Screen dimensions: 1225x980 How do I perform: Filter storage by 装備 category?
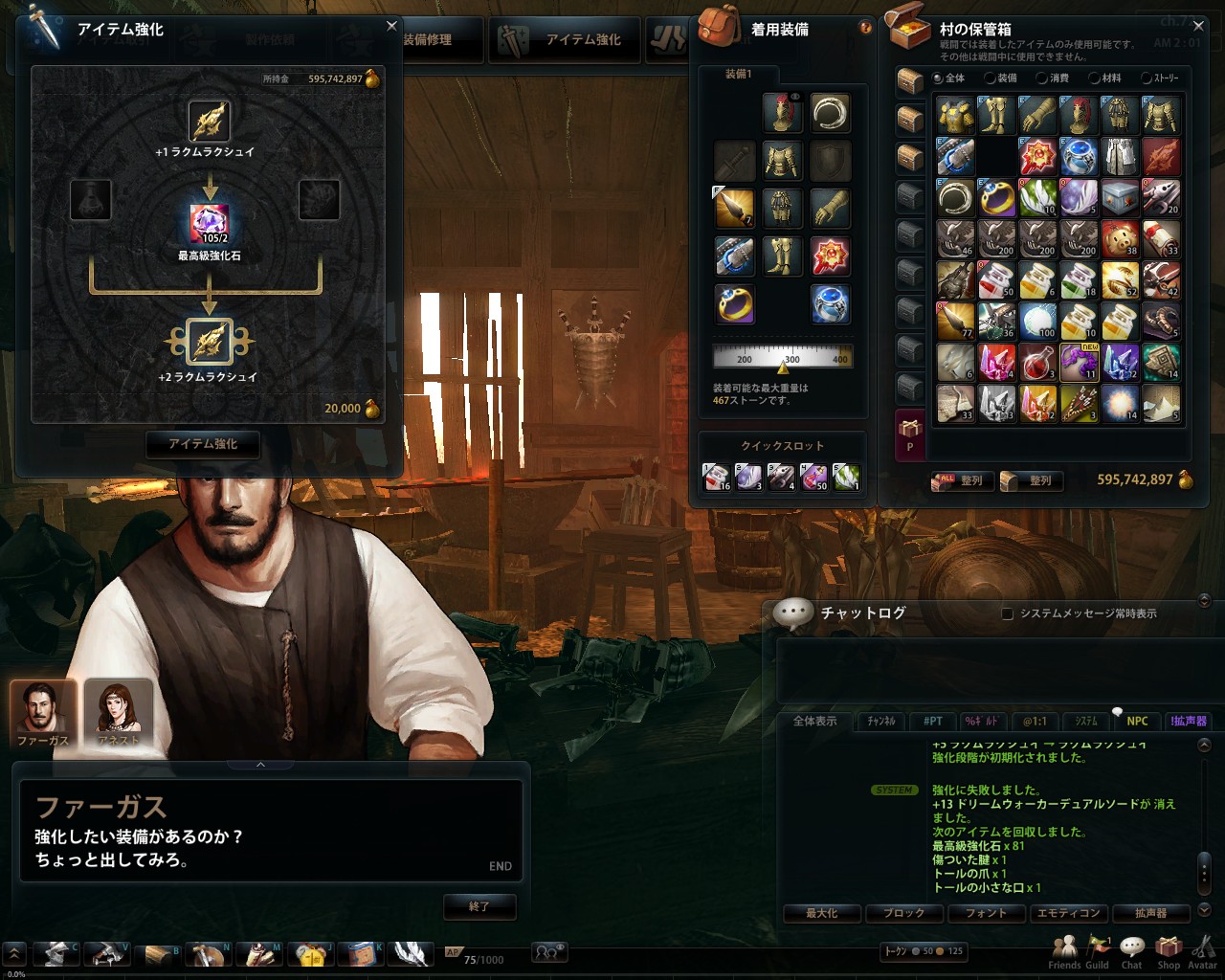click(x=991, y=78)
